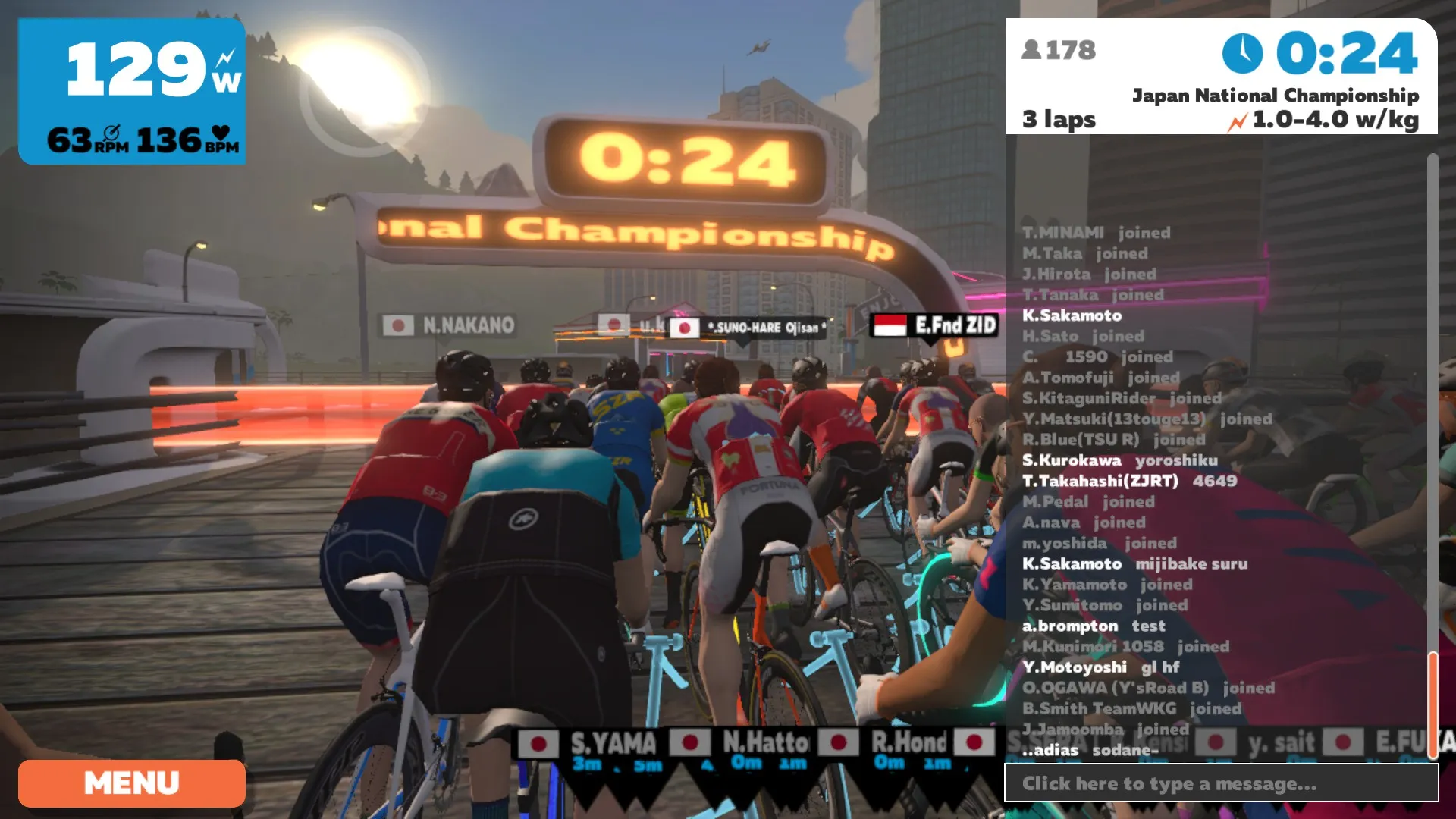Click the chat panel's orange scrollbar handle

pos(1432,705)
